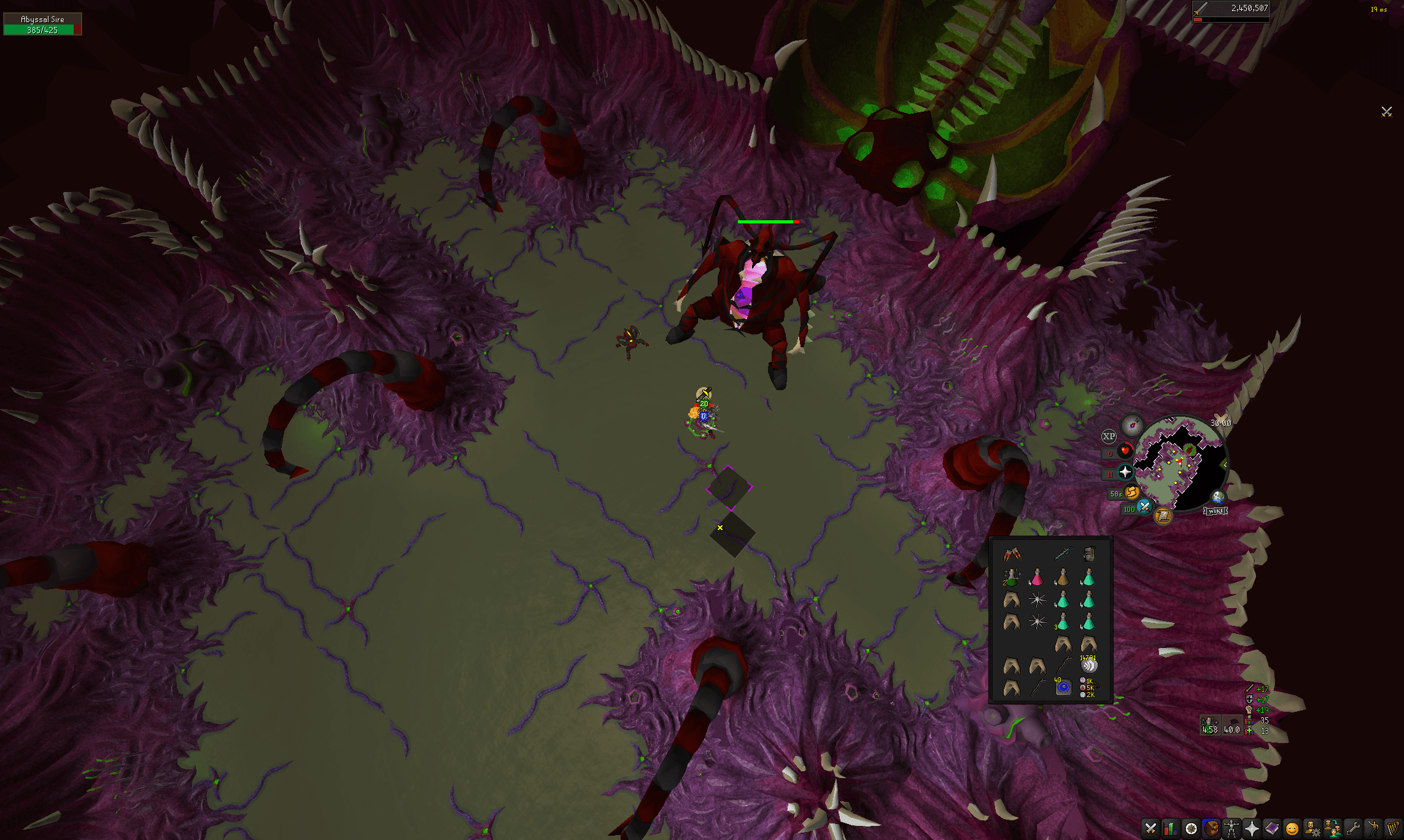This screenshot has width=1404, height=840.
Task: Select the pink Saradomin brew in inventory
Action: [1037, 577]
